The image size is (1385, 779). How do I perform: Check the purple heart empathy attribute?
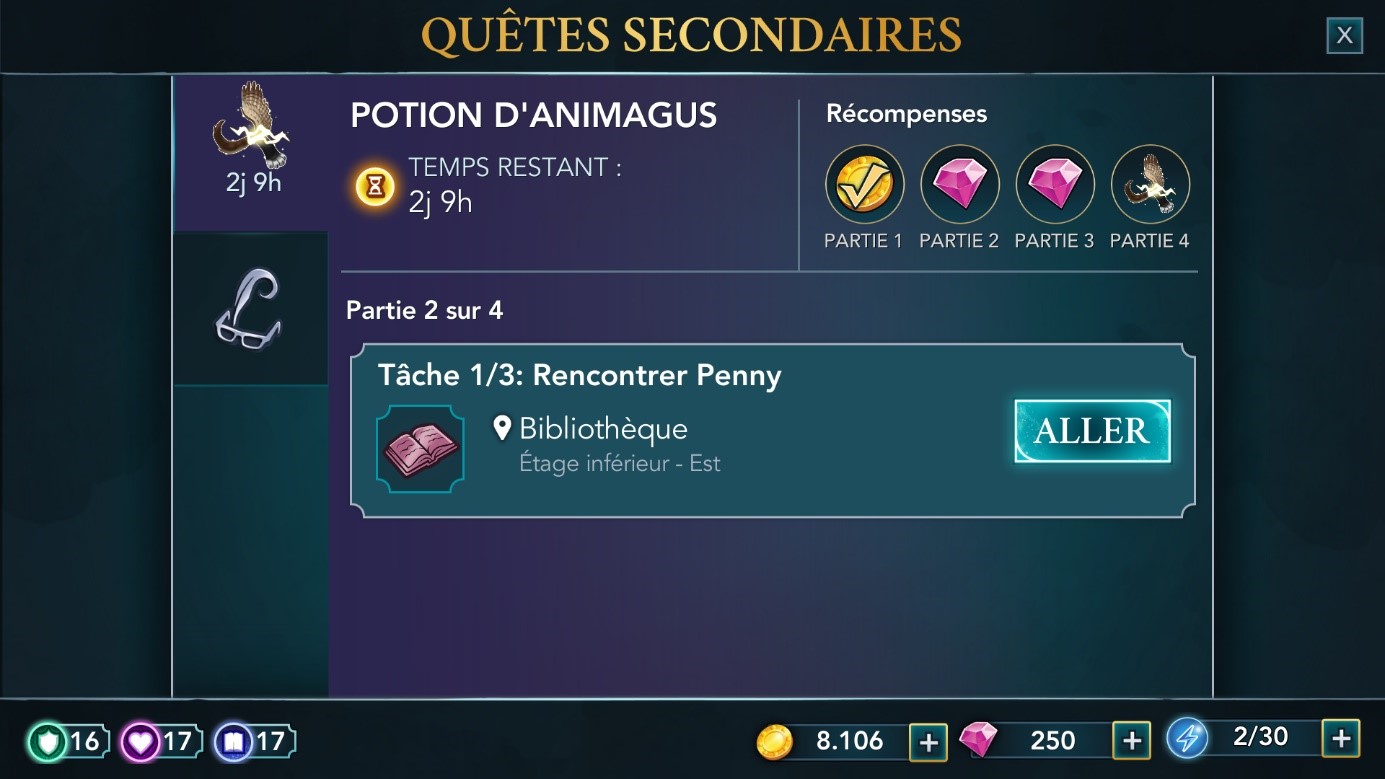(158, 741)
